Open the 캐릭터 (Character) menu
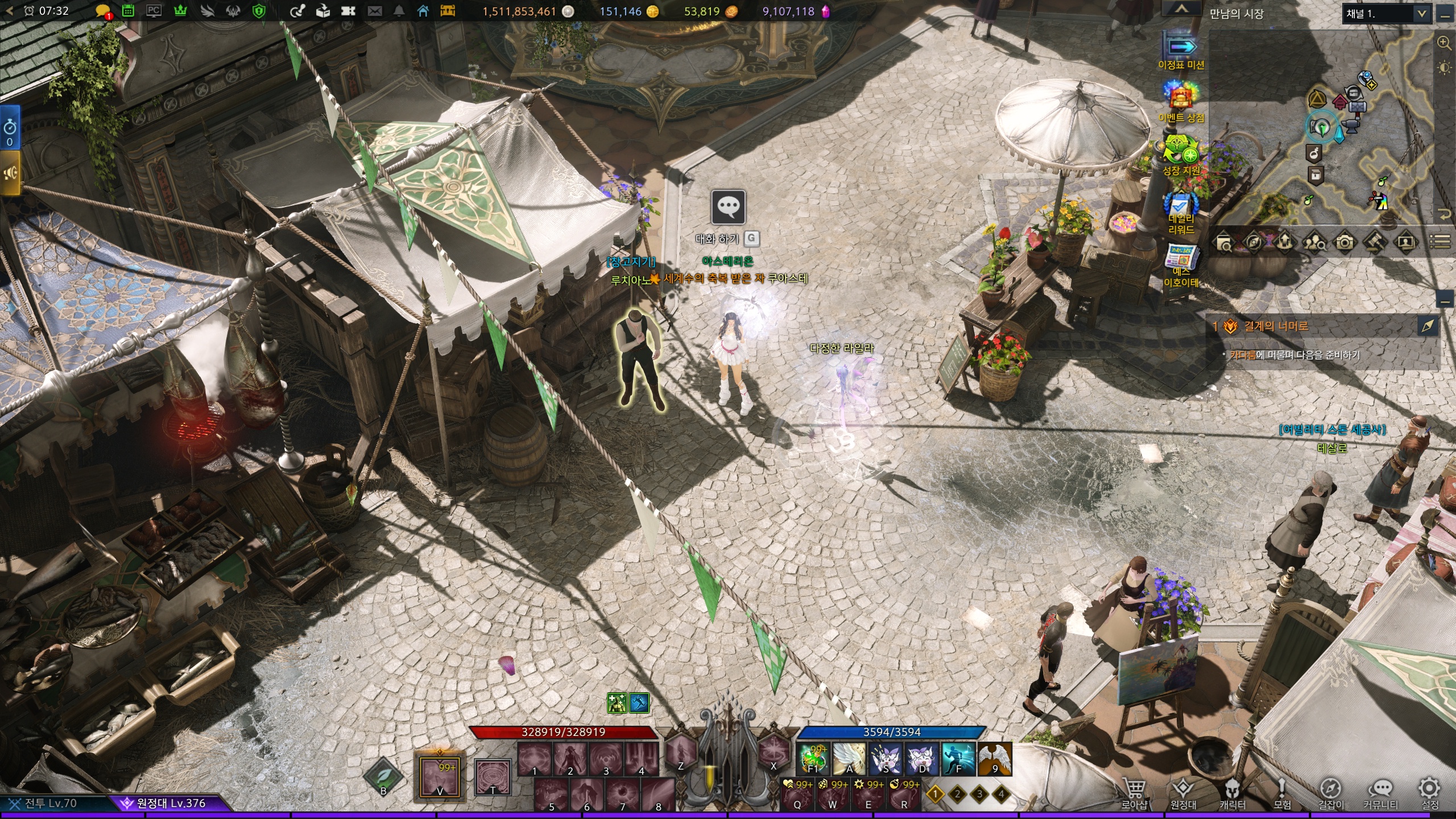Viewport: 1456px width, 819px height. 1232,791
